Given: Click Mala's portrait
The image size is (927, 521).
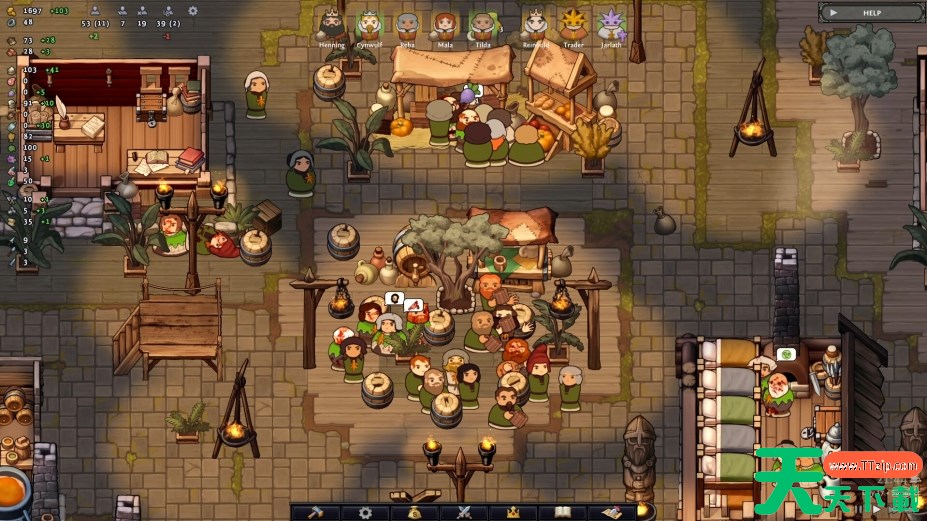Looking at the screenshot, I should point(444,24).
